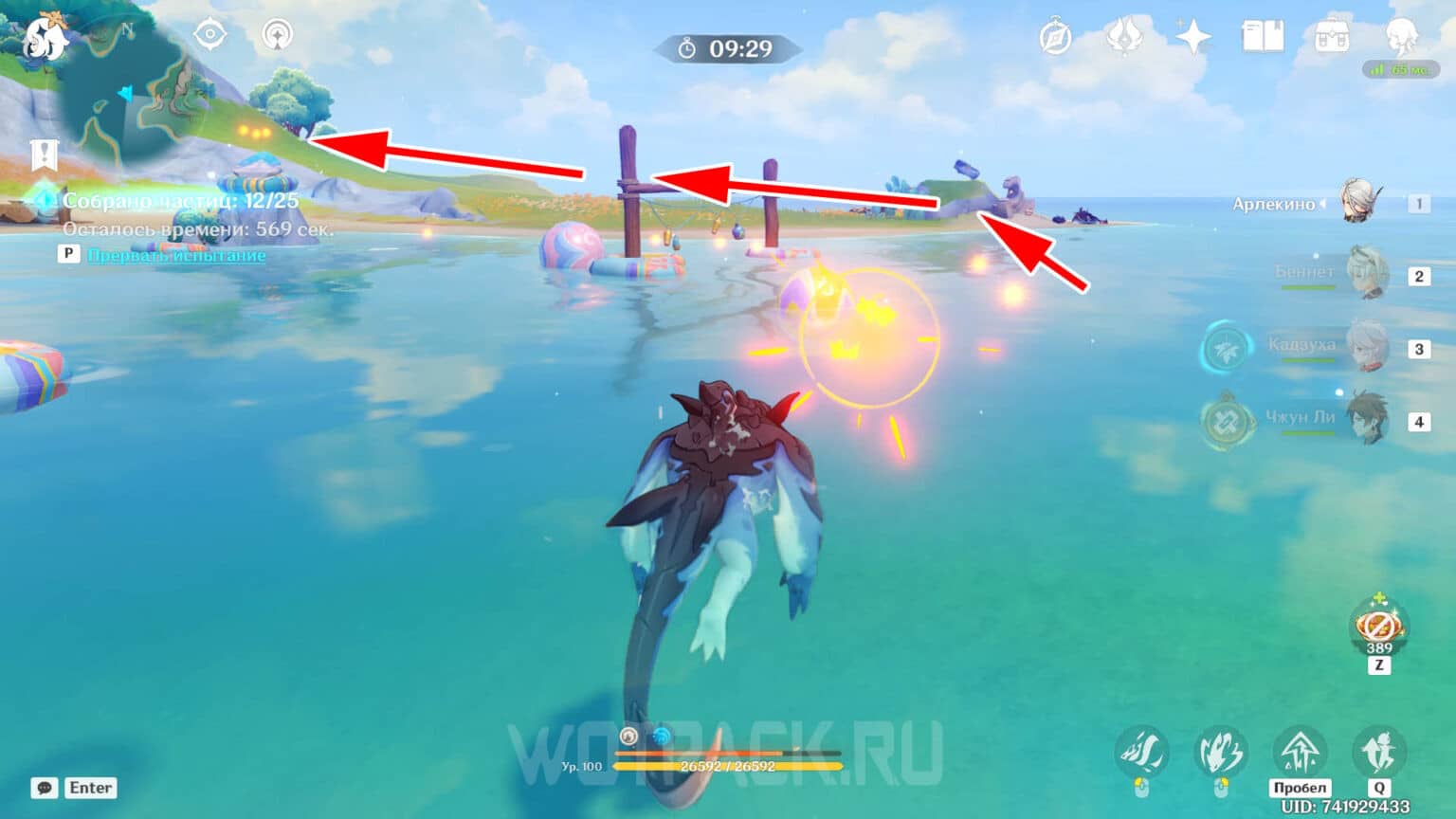Viewport: 1456px width, 819px height.
Task: Click Прервать испытание to abort the trial
Action: (175, 255)
